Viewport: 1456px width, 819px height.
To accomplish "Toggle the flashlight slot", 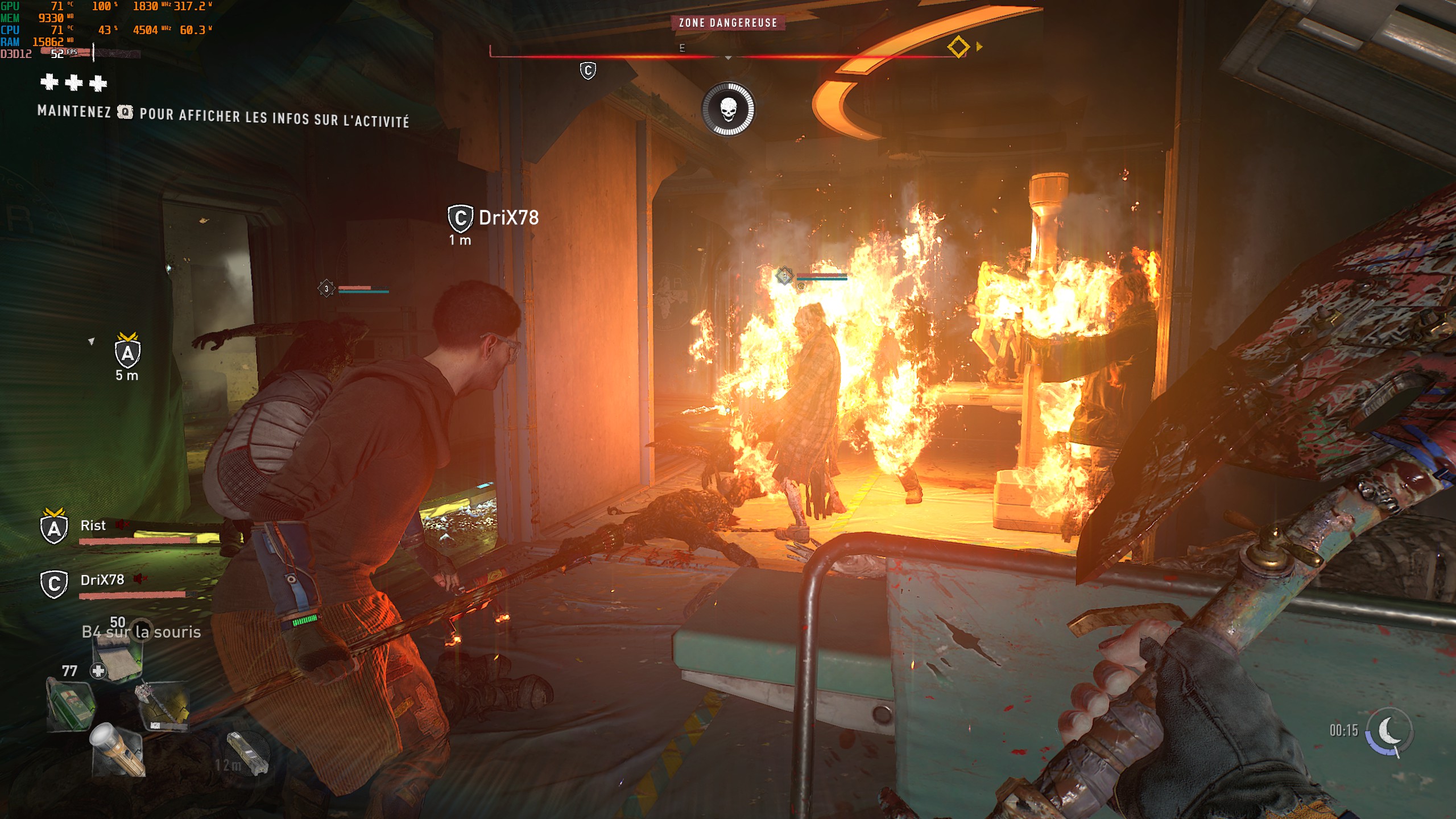I will pos(118,749).
